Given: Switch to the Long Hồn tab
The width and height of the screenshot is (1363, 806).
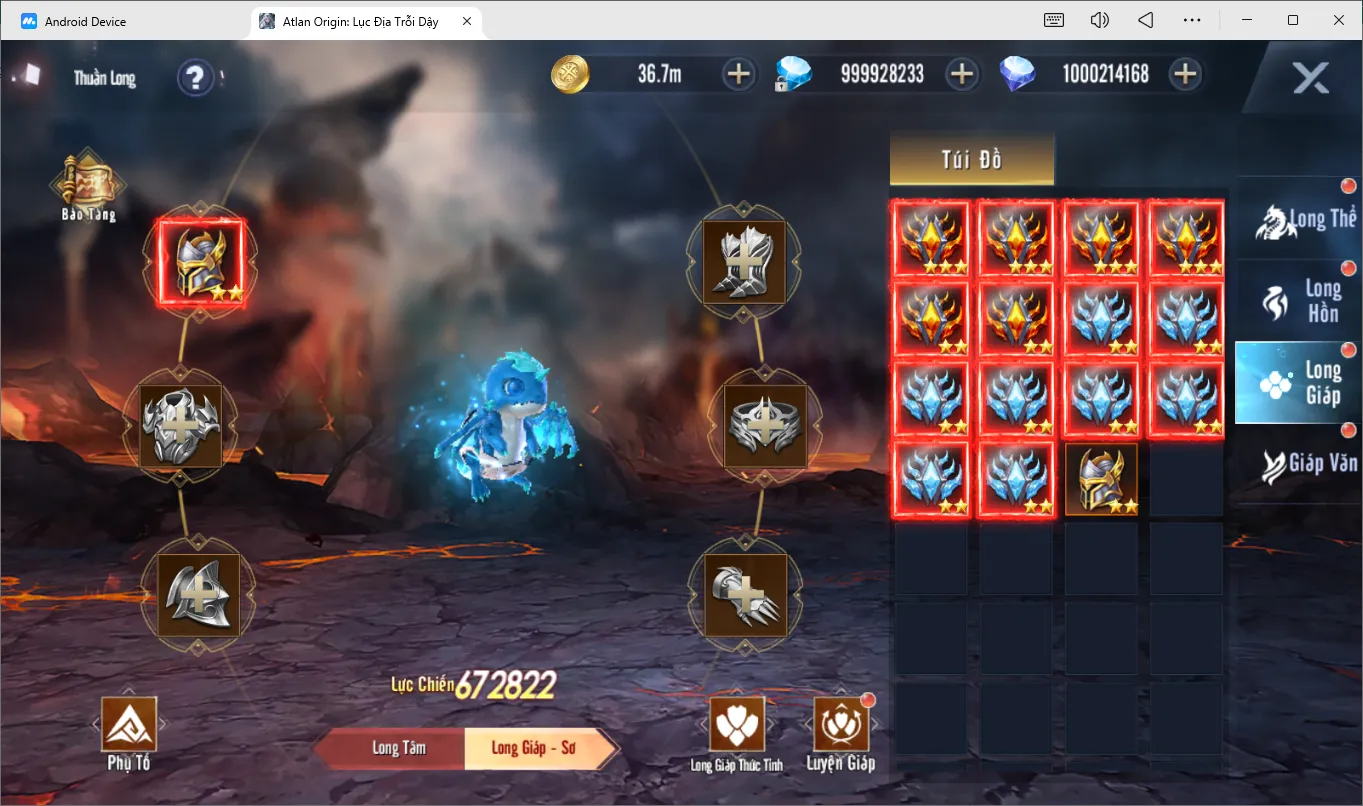Looking at the screenshot, I should click(x=1299, y=301).
